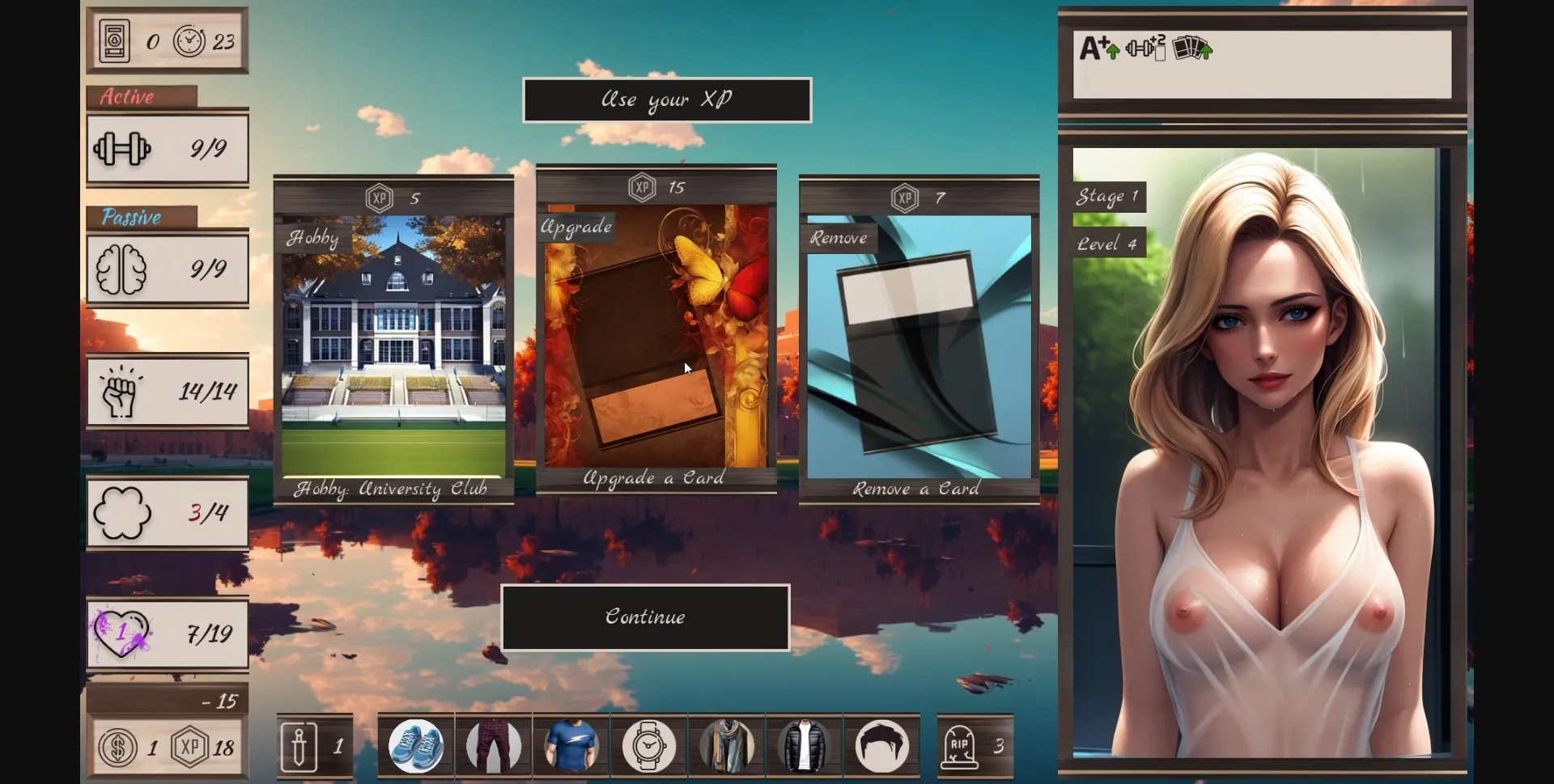1554x784 pixels.
Task: Open the RIP gravestone counter icon
Action: click(962, 745)
